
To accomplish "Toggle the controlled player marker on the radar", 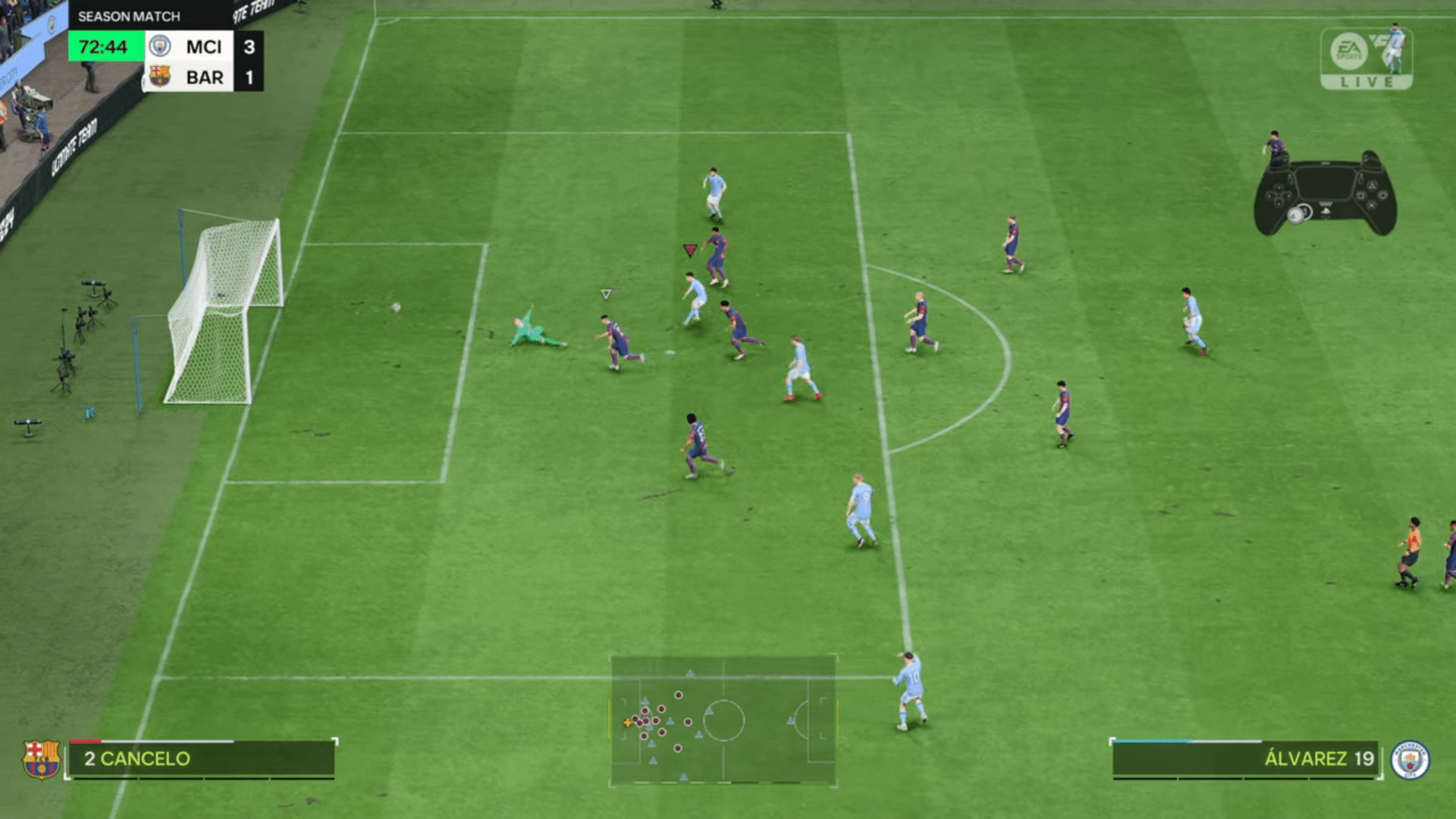I will pos(628,723).
